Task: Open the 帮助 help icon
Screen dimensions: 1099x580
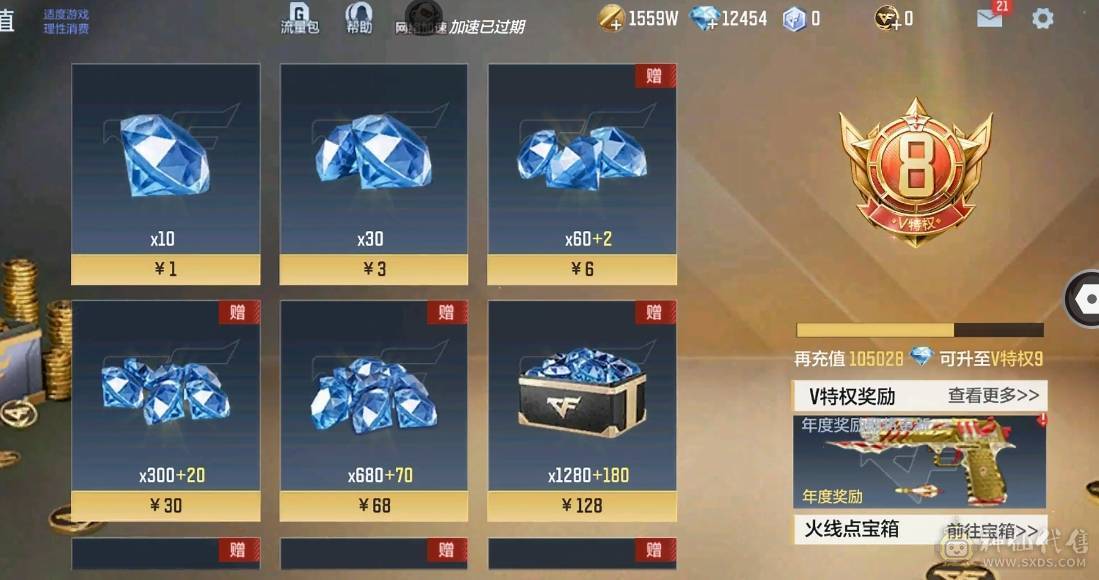Action: [x=359, y=18]
